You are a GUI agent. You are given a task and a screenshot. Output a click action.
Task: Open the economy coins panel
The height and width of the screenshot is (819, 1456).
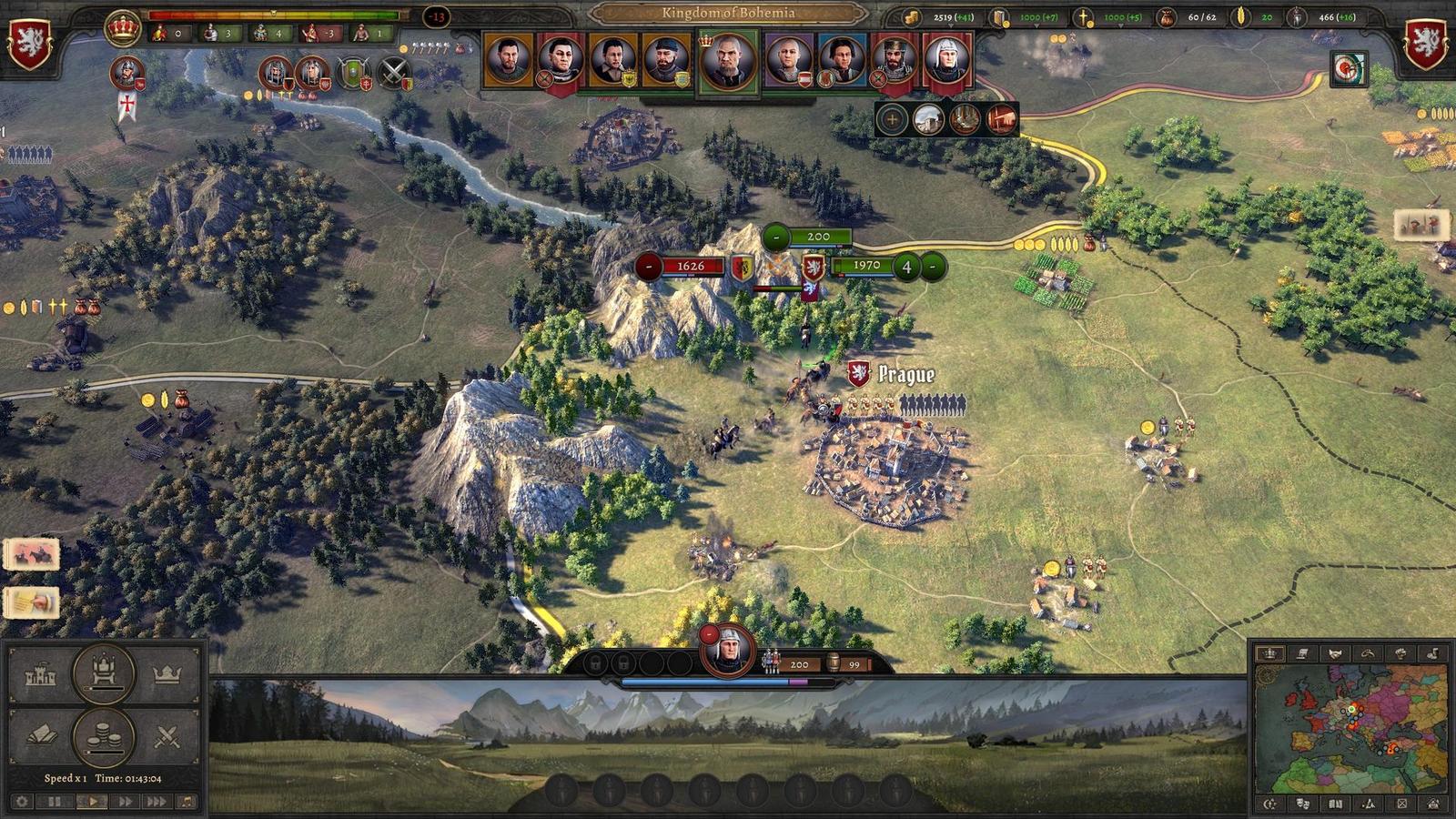[x=102, y=735]
